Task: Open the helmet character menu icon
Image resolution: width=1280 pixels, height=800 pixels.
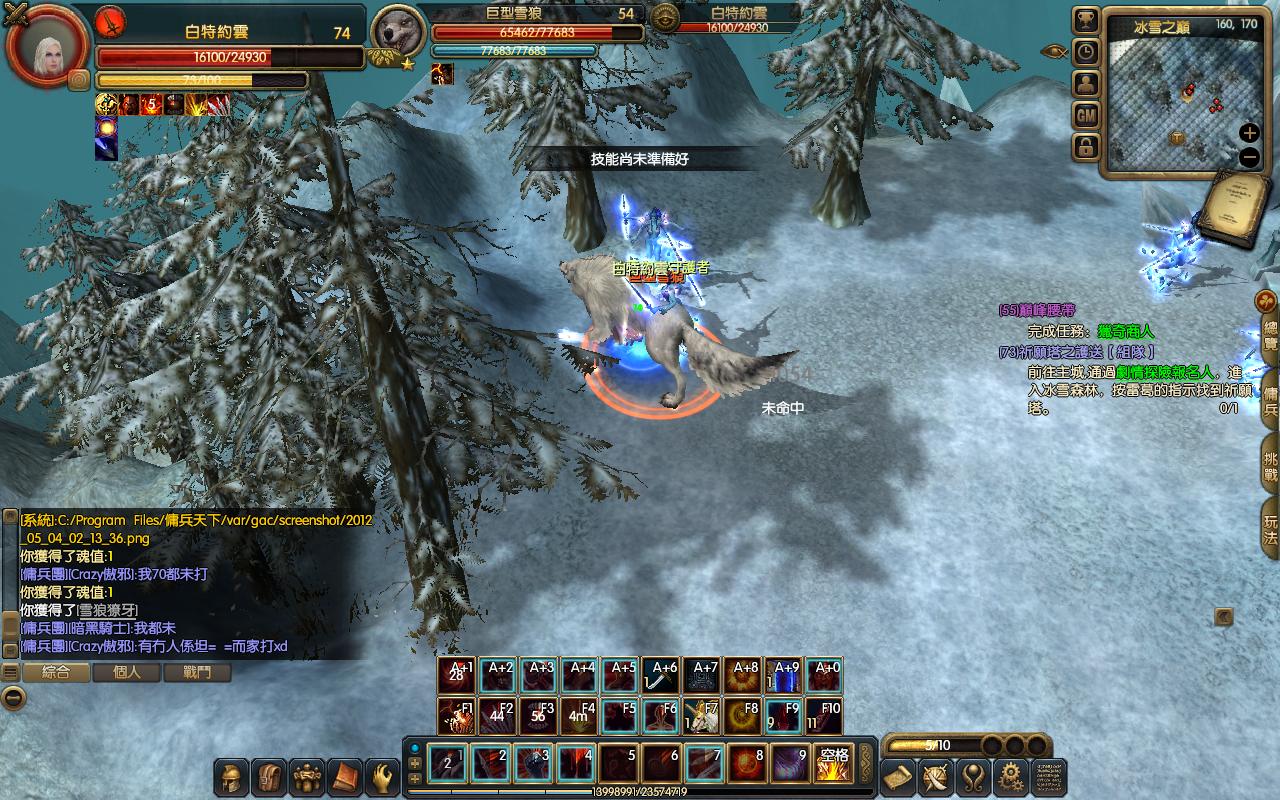Action: click(x=233, y=777)
